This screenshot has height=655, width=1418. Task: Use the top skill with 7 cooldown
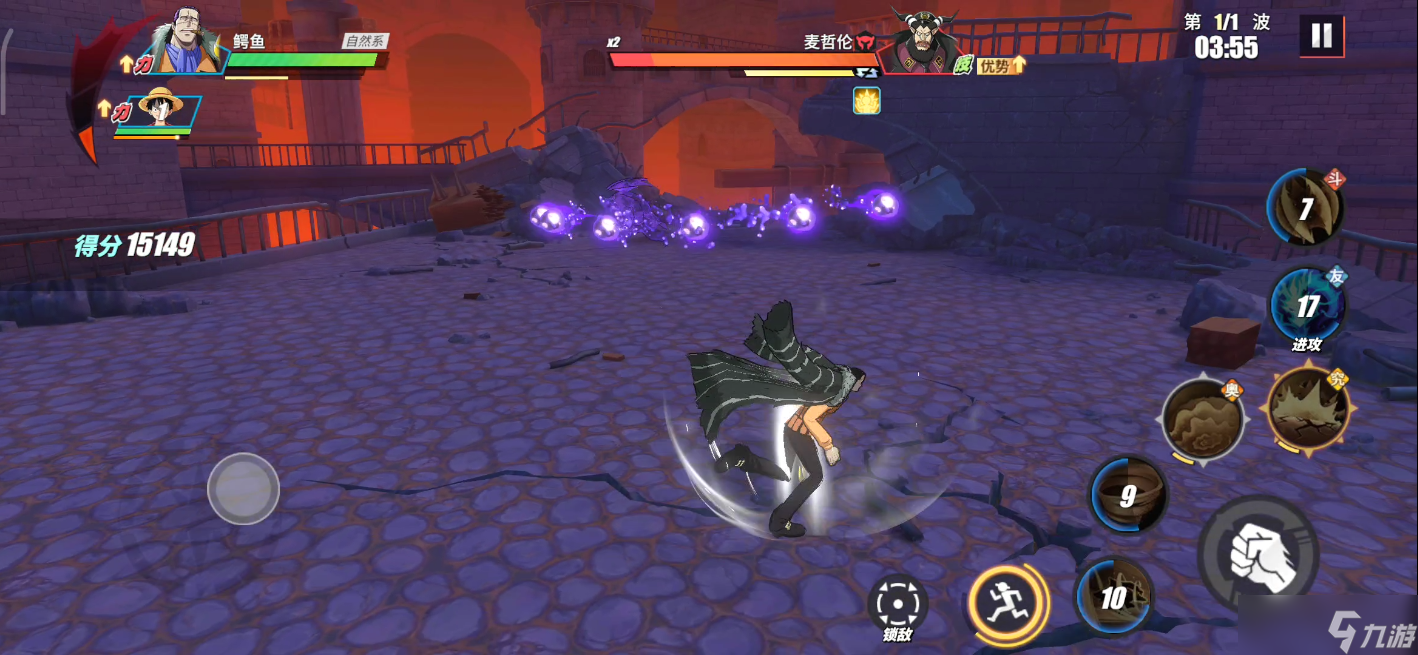click(x=1305, y=208)
